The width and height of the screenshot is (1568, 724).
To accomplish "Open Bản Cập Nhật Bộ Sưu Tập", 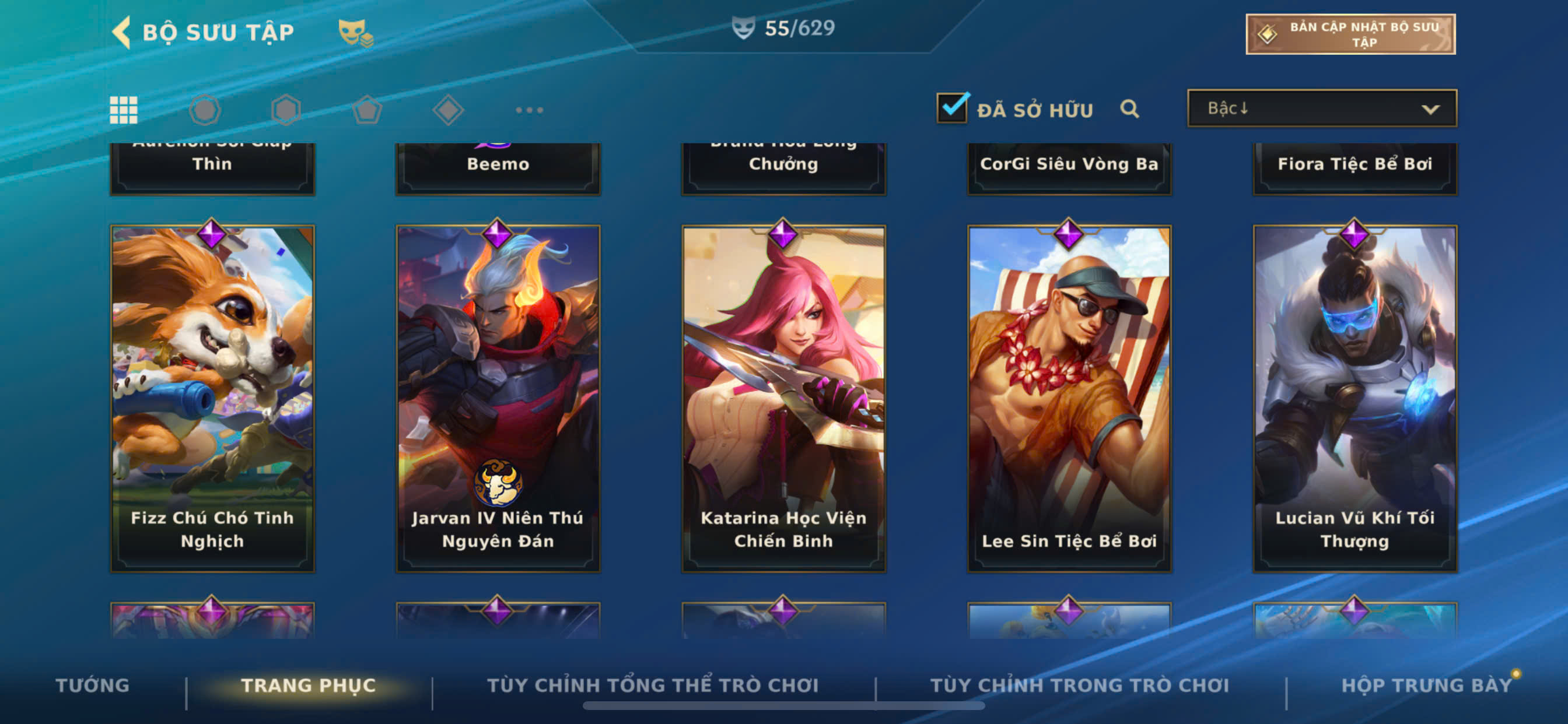I will (x=1349, y=34).
